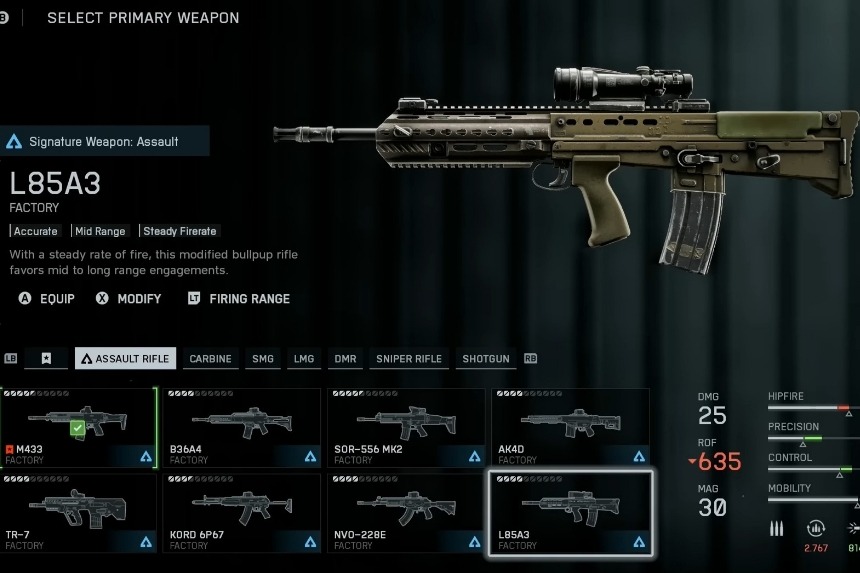Click the highlighted L85A3 weapon tile
The width and height of the screenshot is (860, 573).
(x=569, y=513)
